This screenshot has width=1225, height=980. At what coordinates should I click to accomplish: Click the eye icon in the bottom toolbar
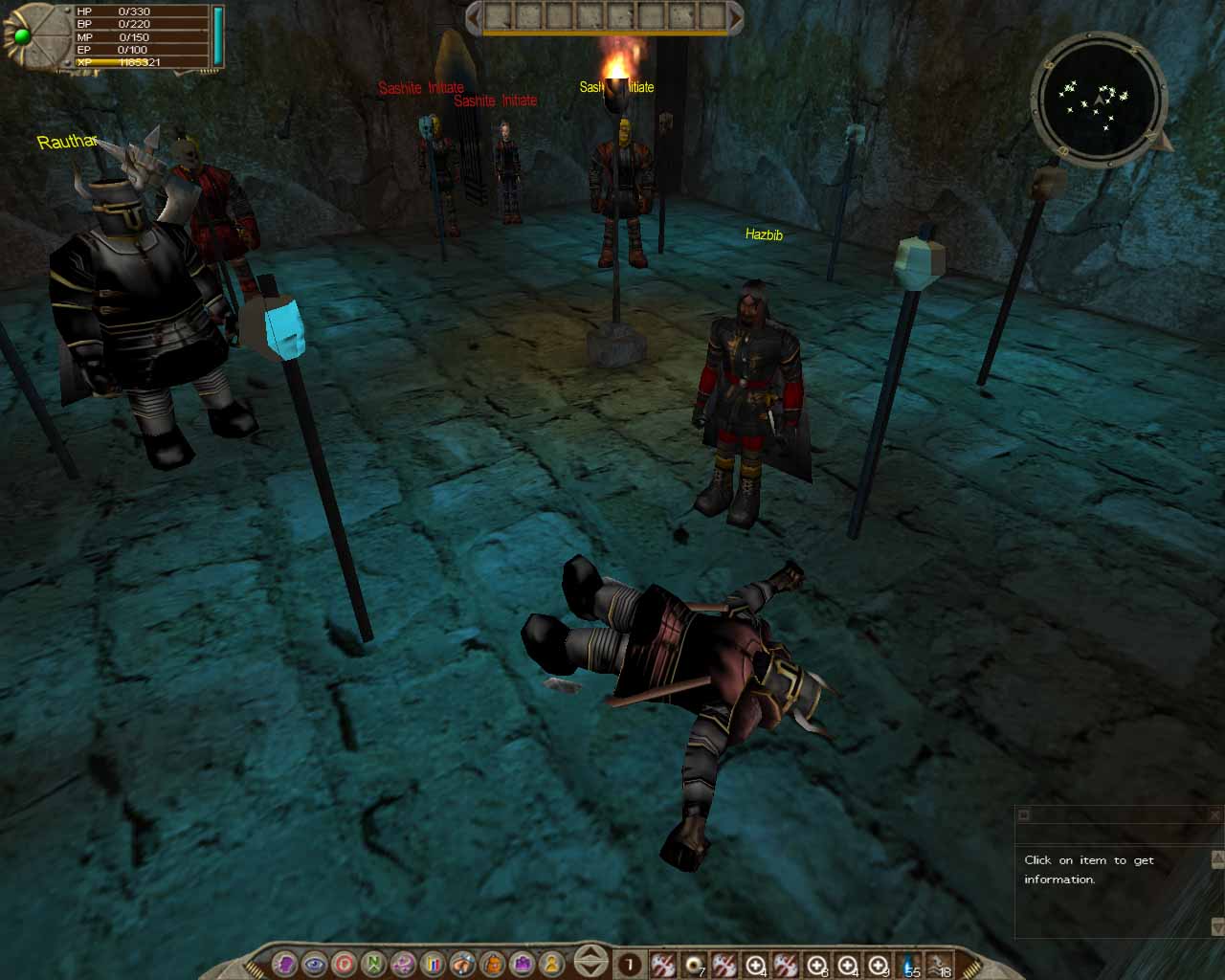315,965
